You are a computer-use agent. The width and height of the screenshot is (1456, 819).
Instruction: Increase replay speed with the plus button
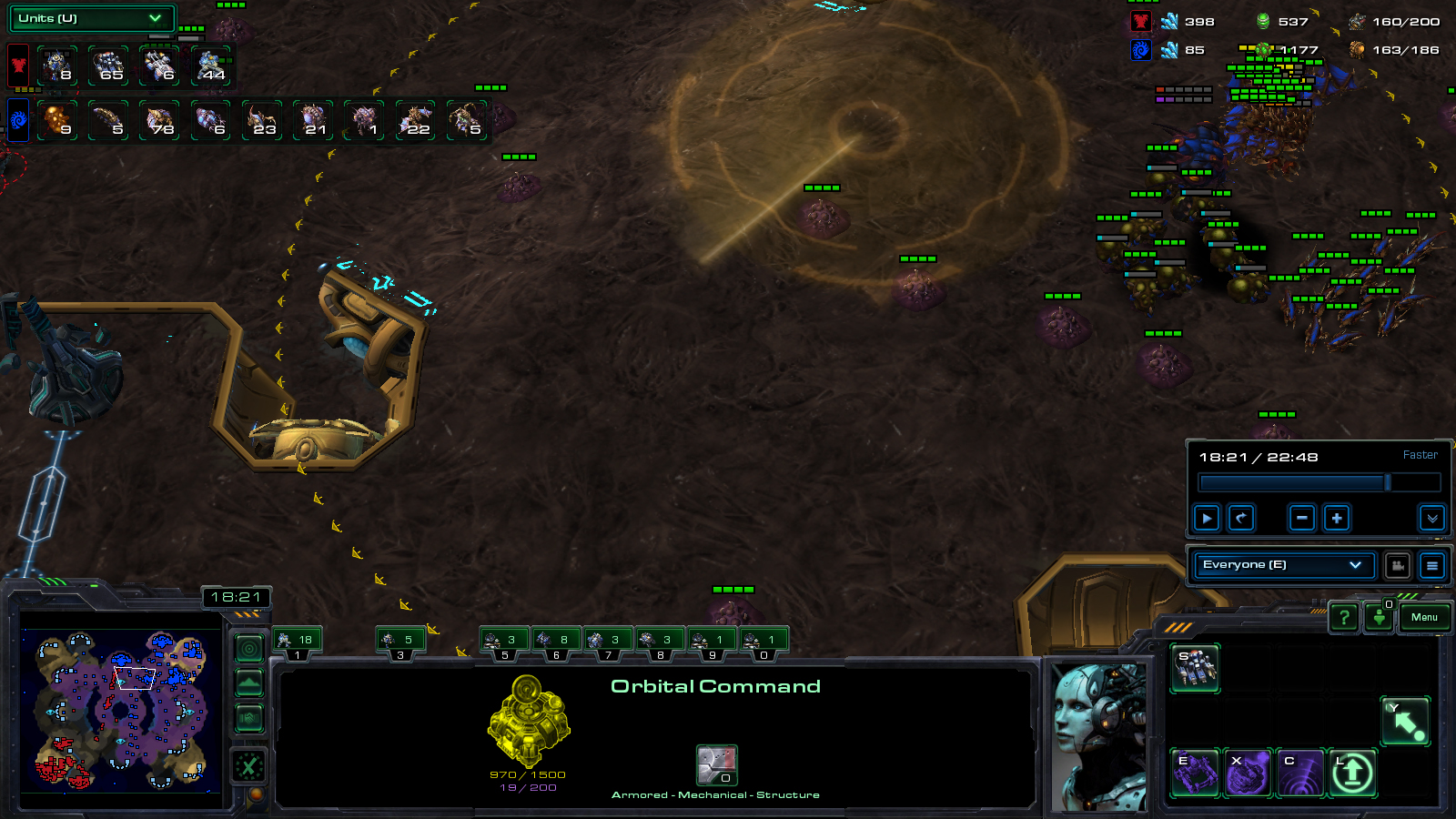point(1337,519)
